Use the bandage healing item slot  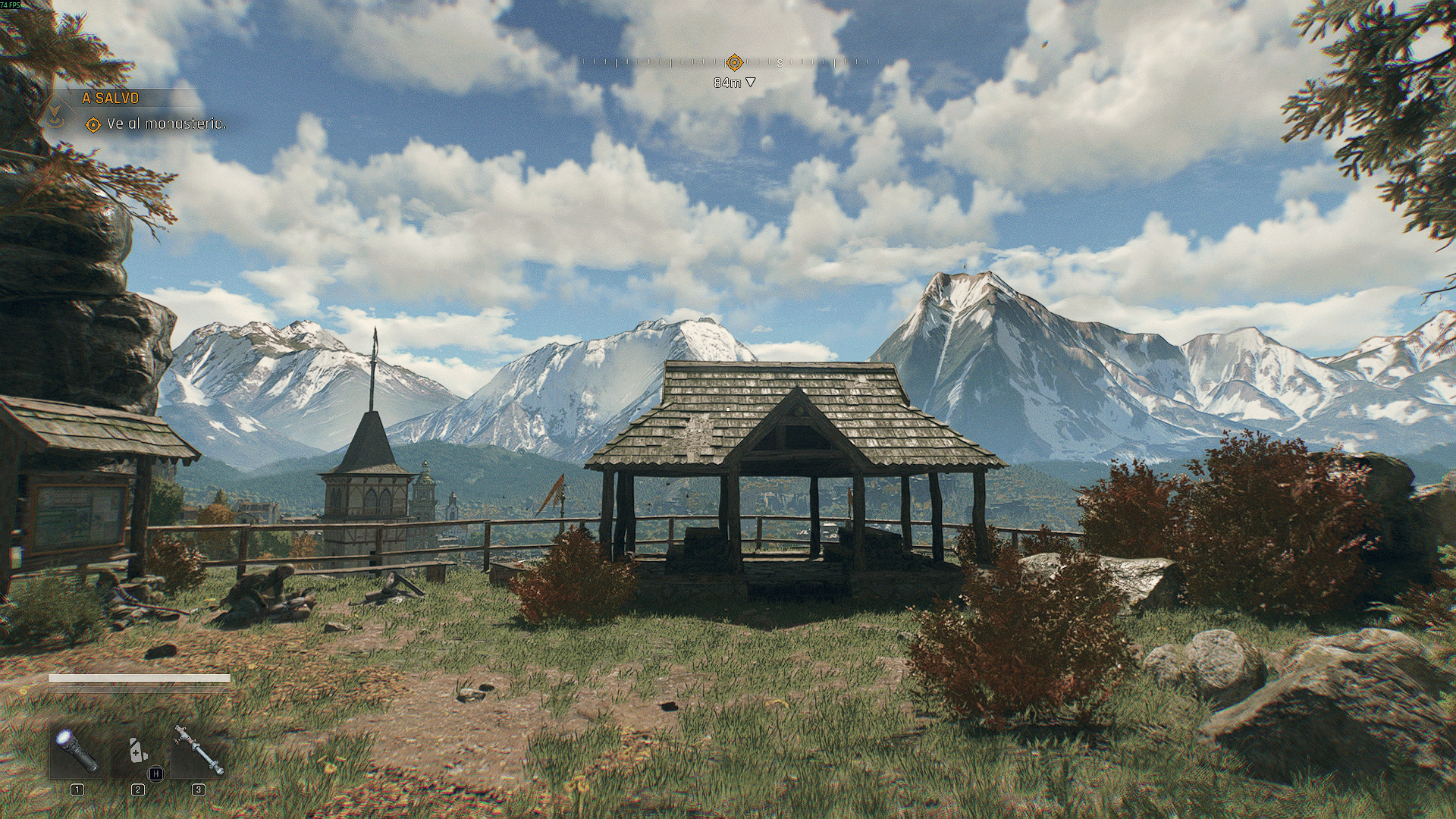point(137,750)
